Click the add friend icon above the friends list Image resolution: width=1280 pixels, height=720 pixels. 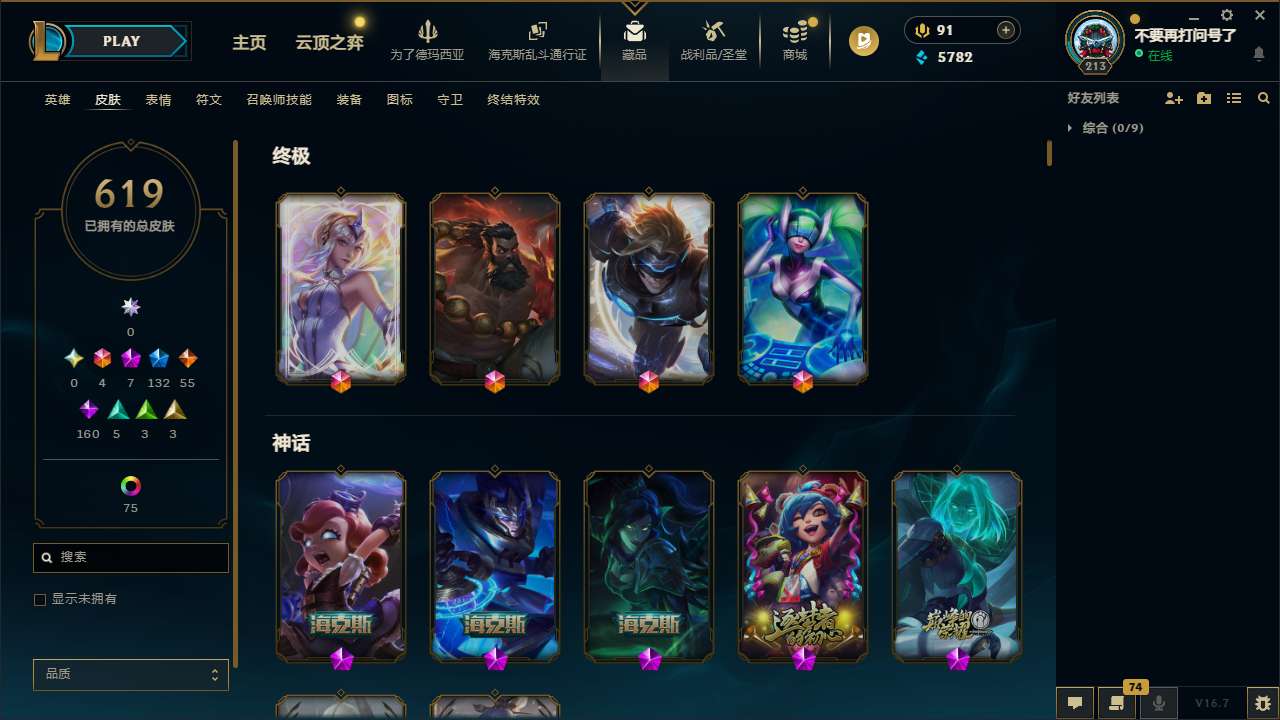(1174, 98)
